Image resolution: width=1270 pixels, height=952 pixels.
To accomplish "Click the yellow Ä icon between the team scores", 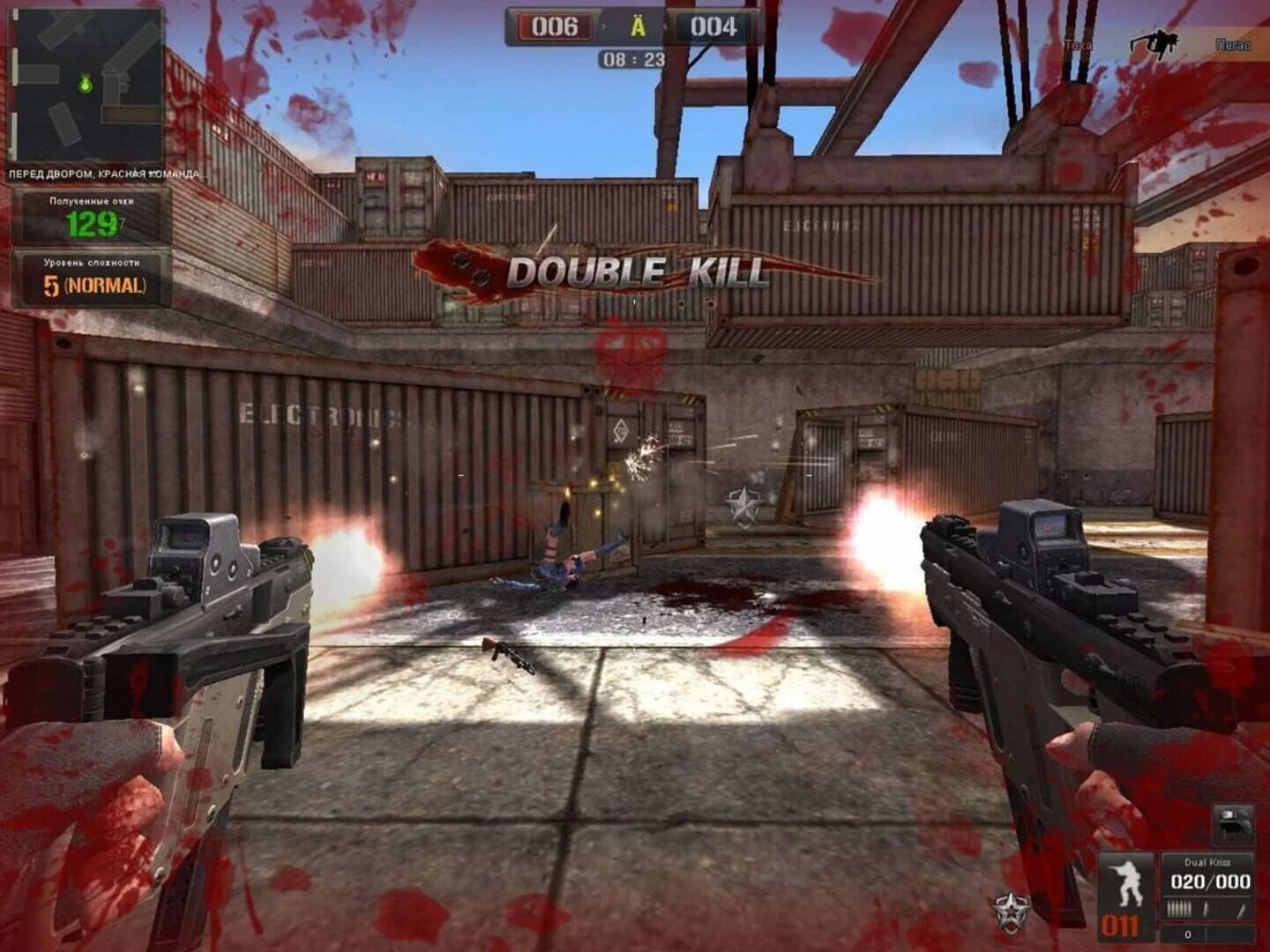I will (637, 26).
